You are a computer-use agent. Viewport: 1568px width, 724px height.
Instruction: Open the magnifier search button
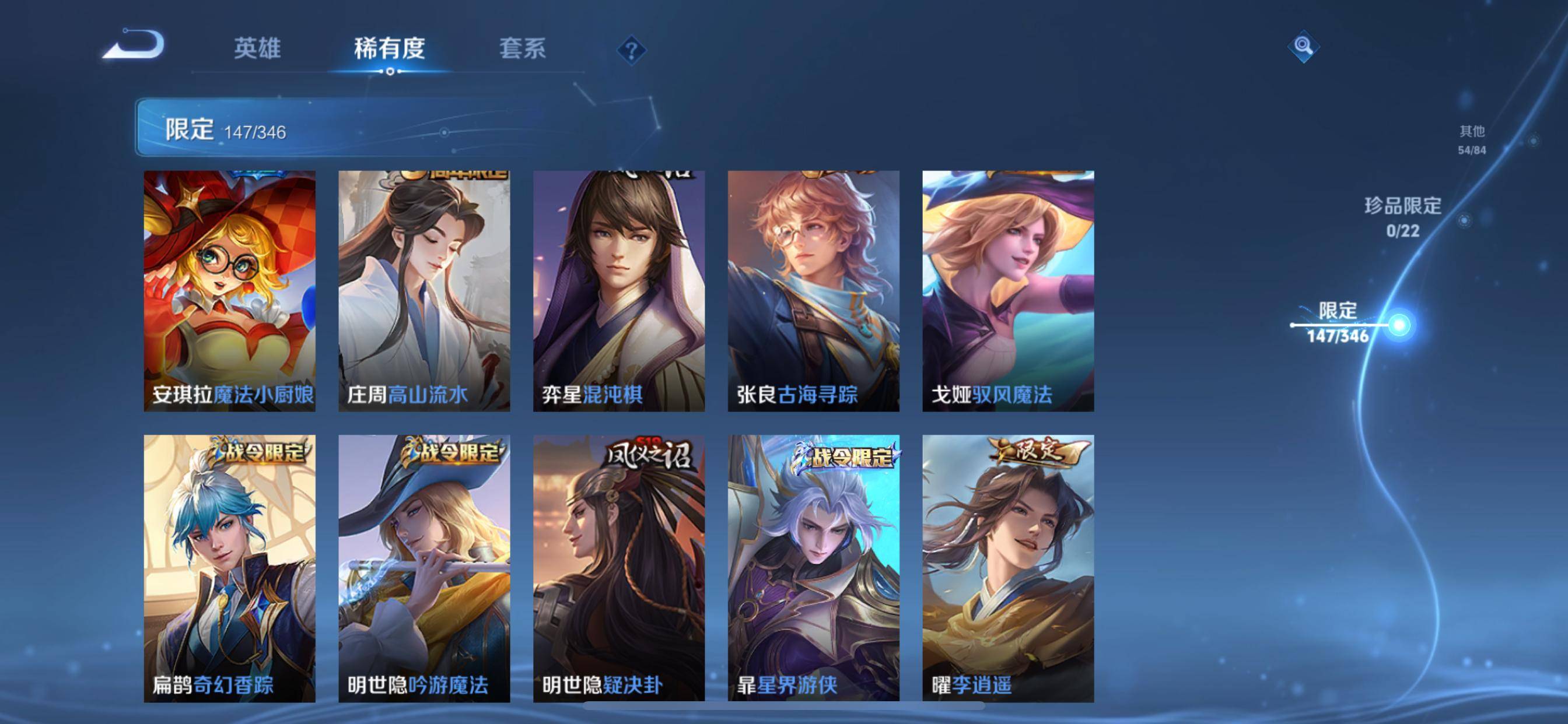click(1303, 46)
